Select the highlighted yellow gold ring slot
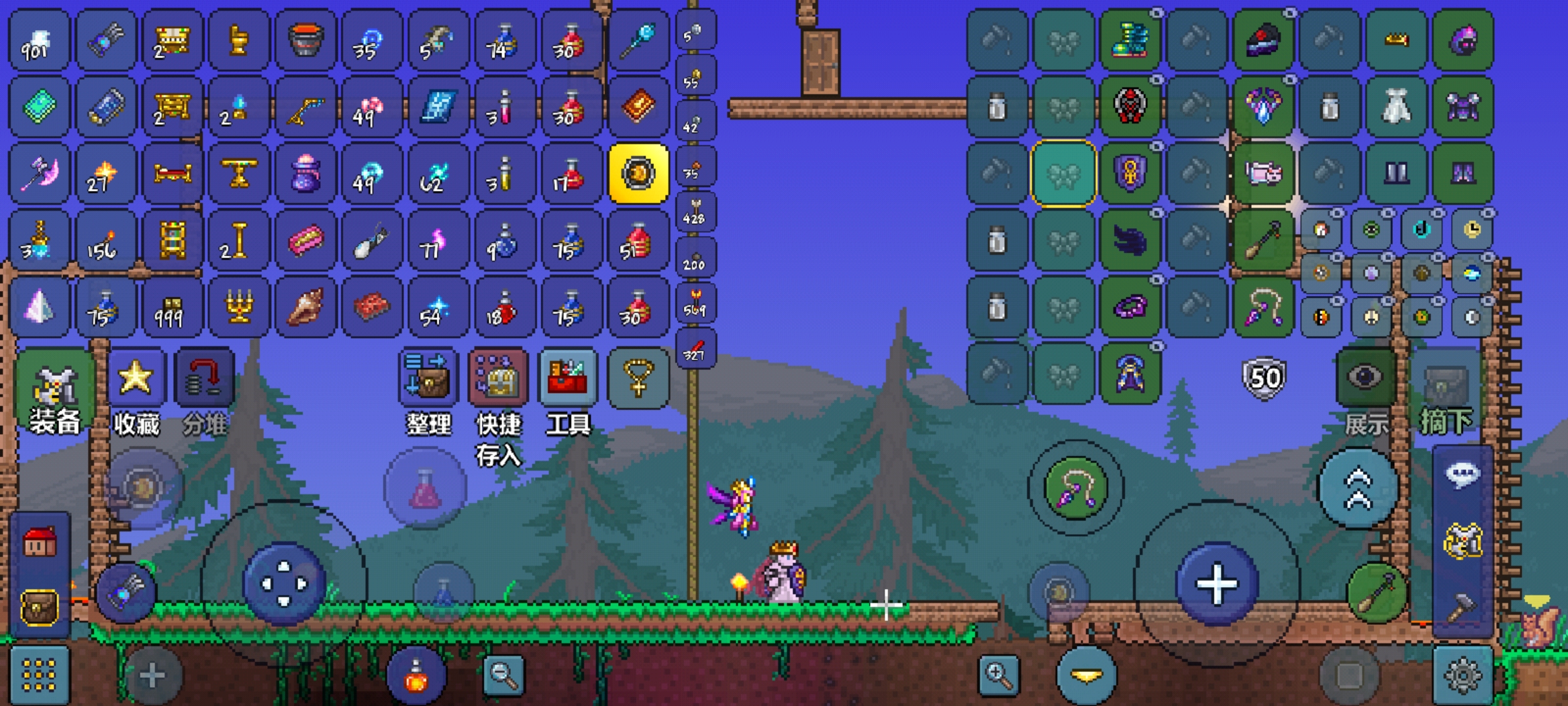 pos(638,174)
